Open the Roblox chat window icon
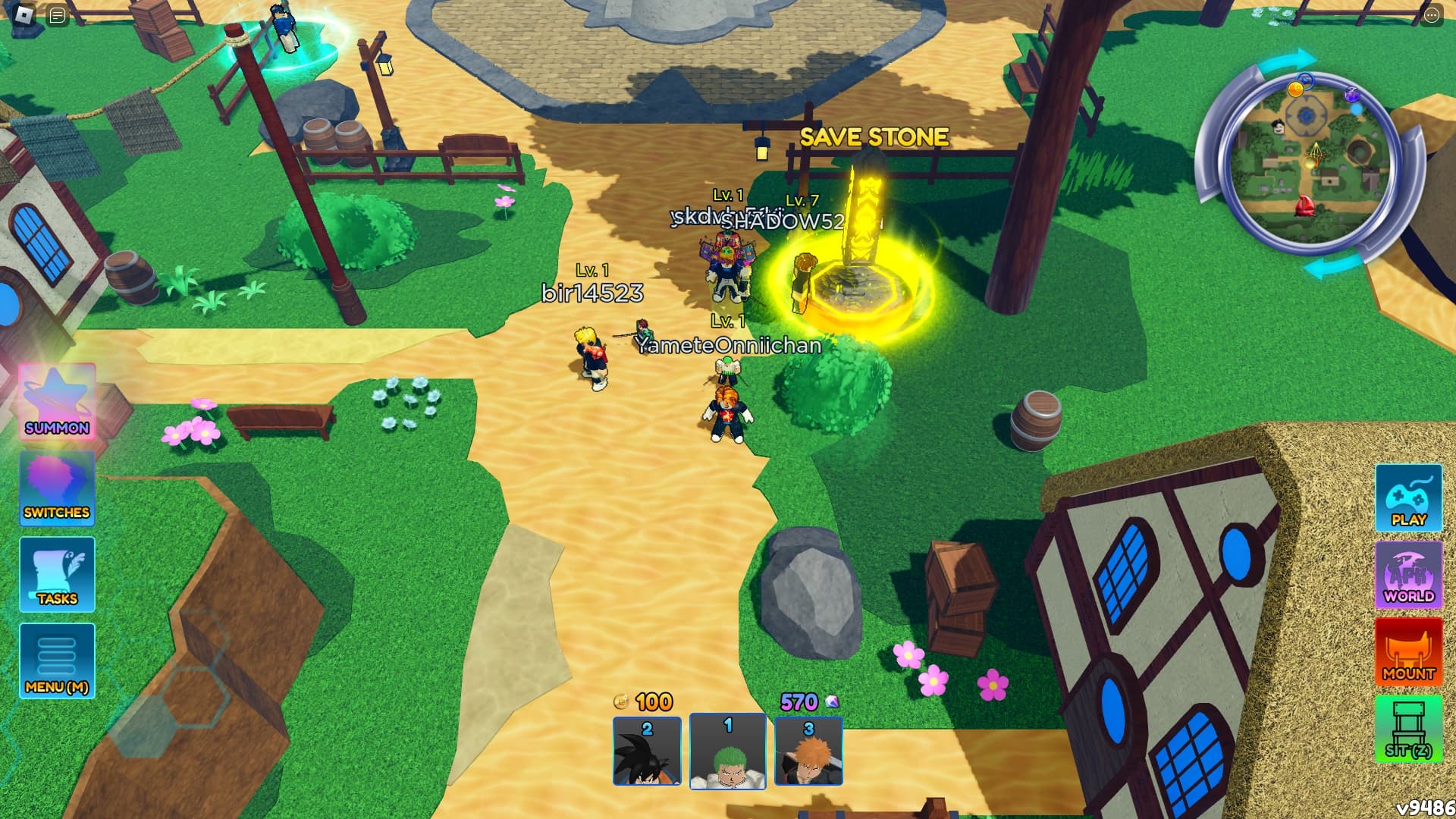1456x819 pixels. tap(58, 15)
